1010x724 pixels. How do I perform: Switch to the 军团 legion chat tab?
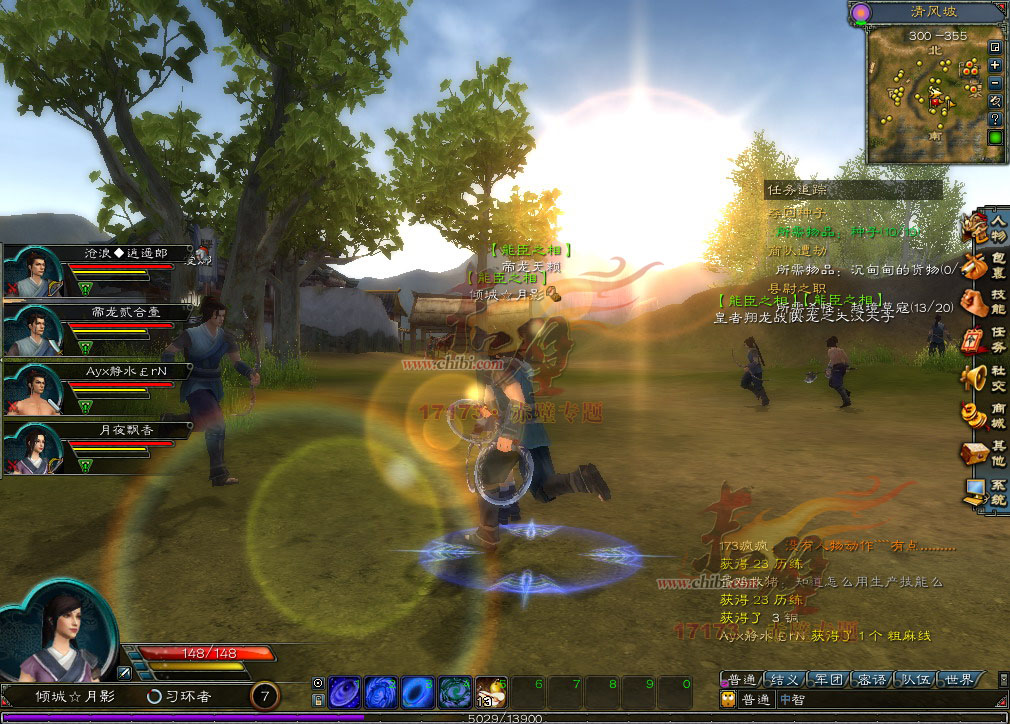[829, 680]
